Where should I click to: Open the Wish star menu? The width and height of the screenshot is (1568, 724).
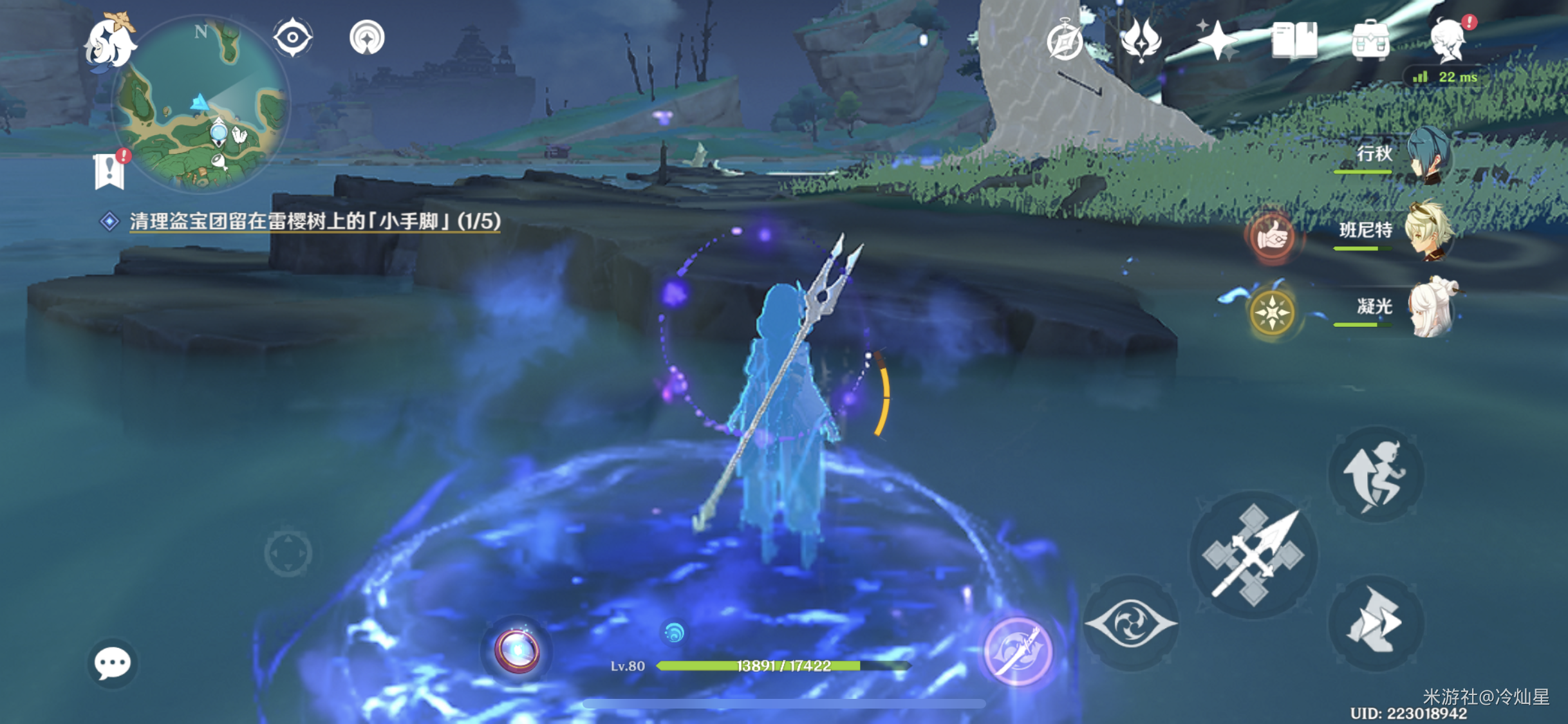(1217, 40)
